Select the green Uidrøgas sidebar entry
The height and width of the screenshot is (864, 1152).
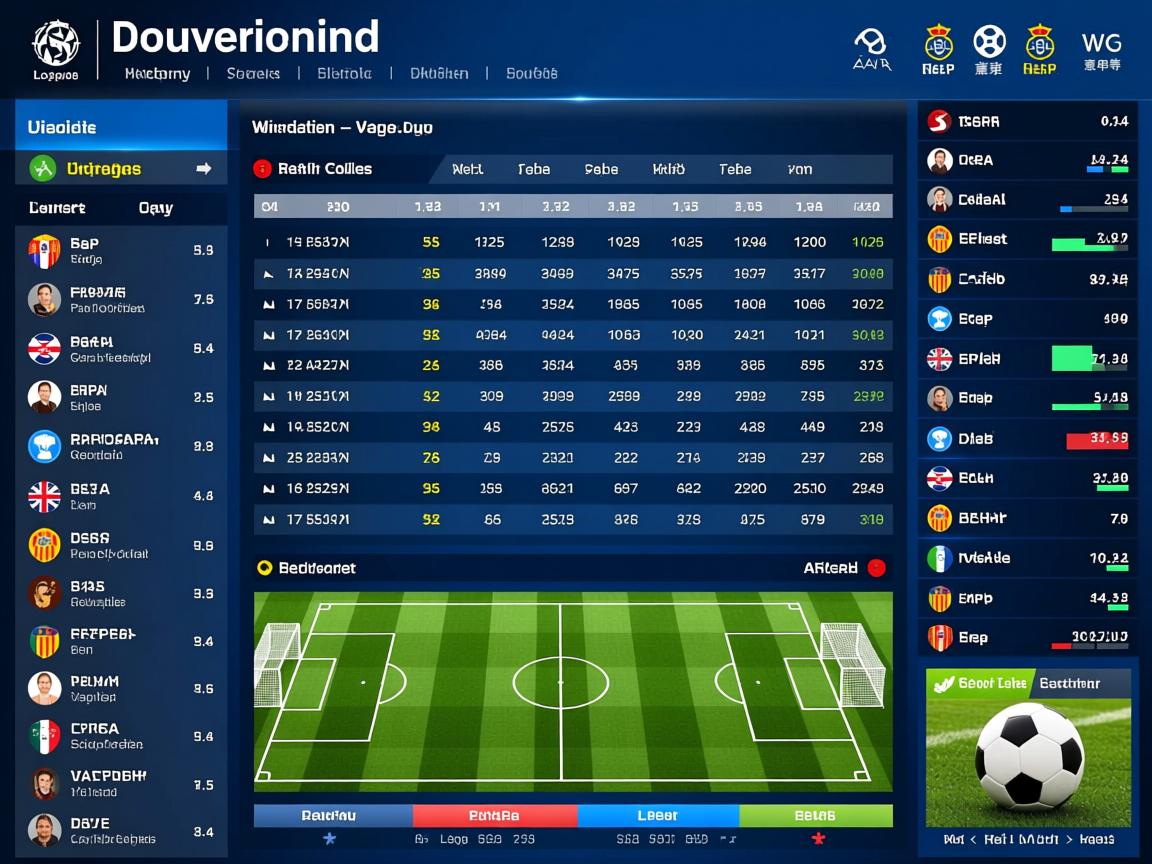click(121, 169)
